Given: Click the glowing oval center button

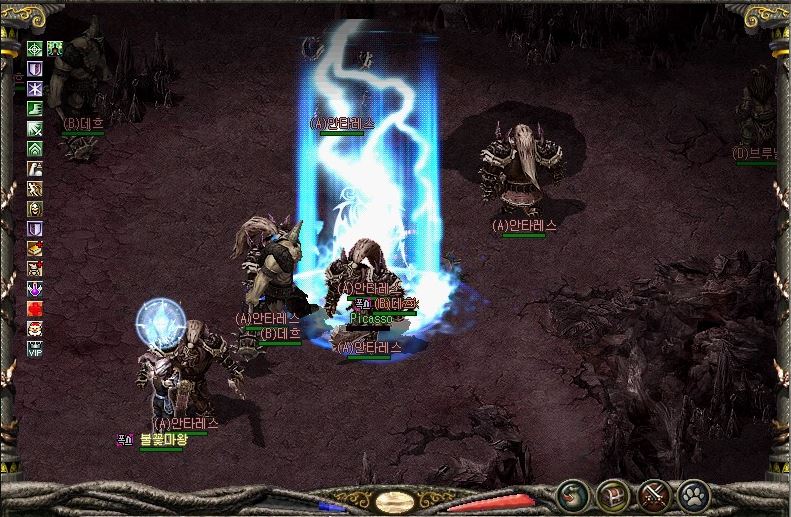Looking at the screenshot, I should (396, 500).
